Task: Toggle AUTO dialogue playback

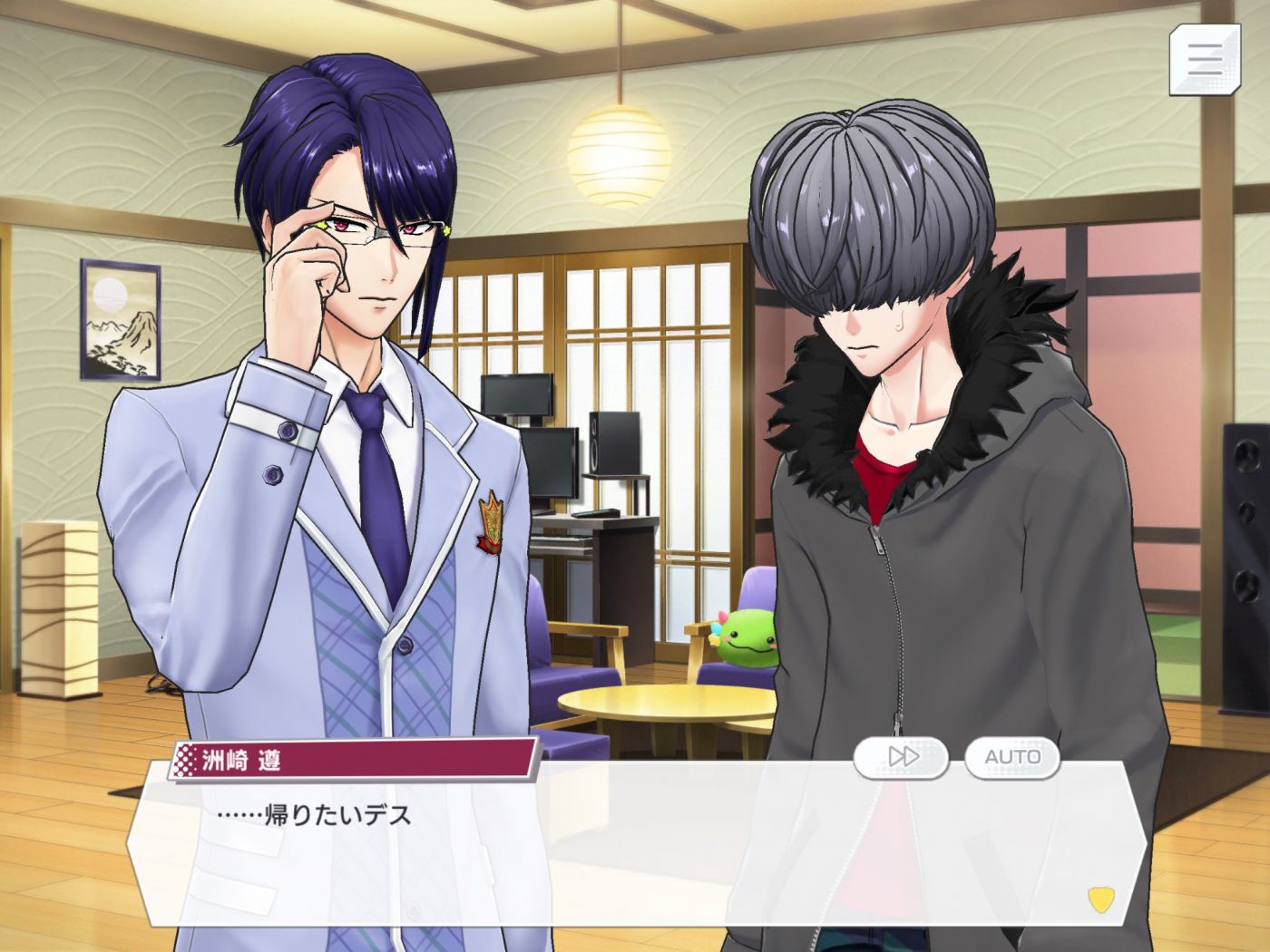Action: [x=1011, y=757]
